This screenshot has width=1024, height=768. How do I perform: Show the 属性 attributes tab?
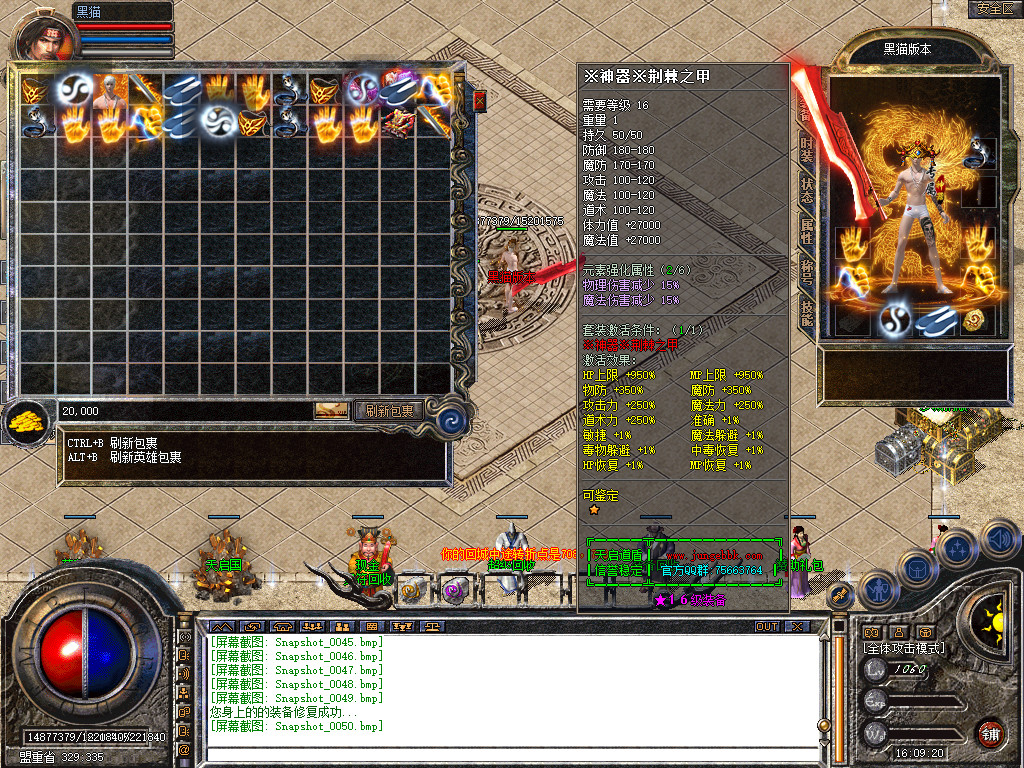click(x=806, y=231)
